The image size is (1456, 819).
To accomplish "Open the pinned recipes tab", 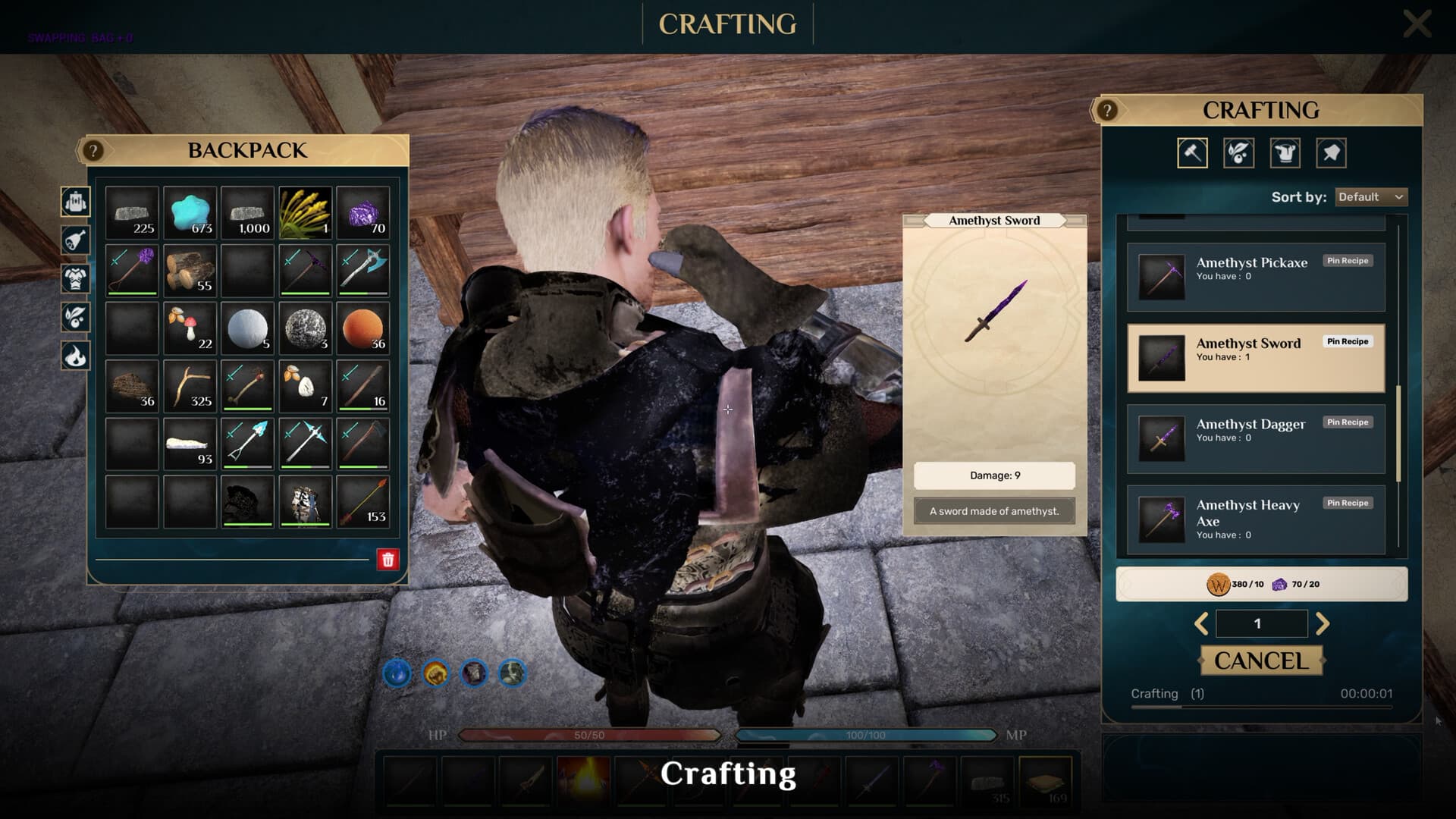I will [x=1331, y=153].
